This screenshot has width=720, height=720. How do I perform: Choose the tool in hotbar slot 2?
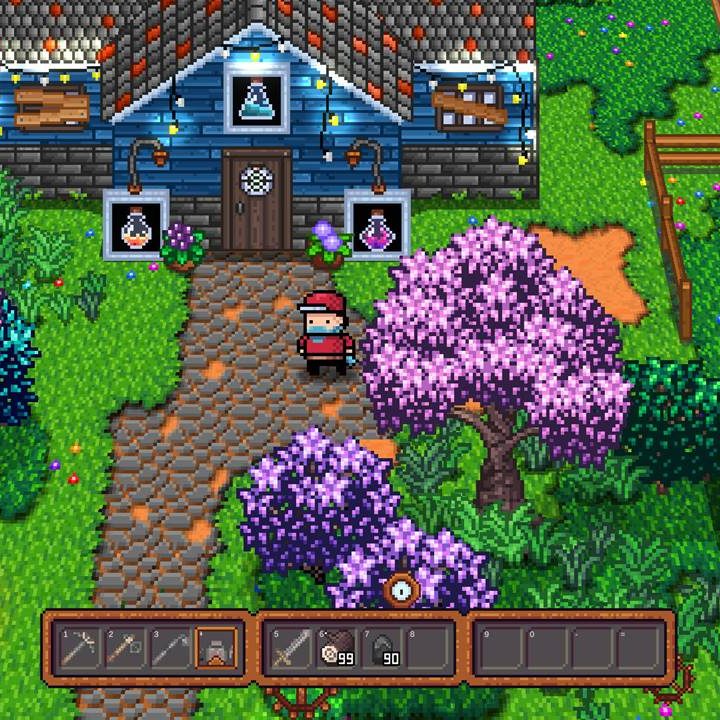pos(124,648)
